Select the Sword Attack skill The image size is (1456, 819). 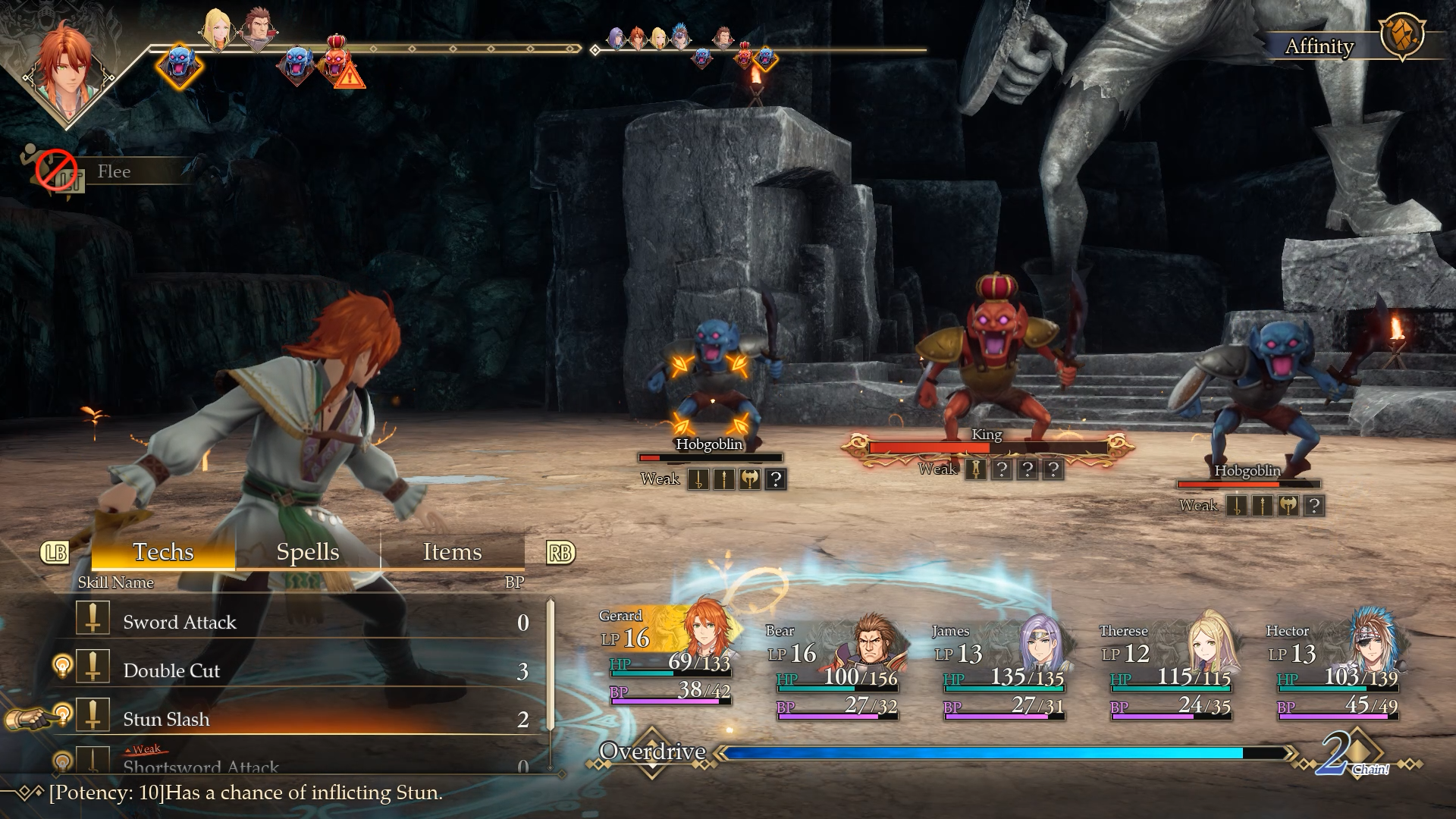(x=180, y=623)
